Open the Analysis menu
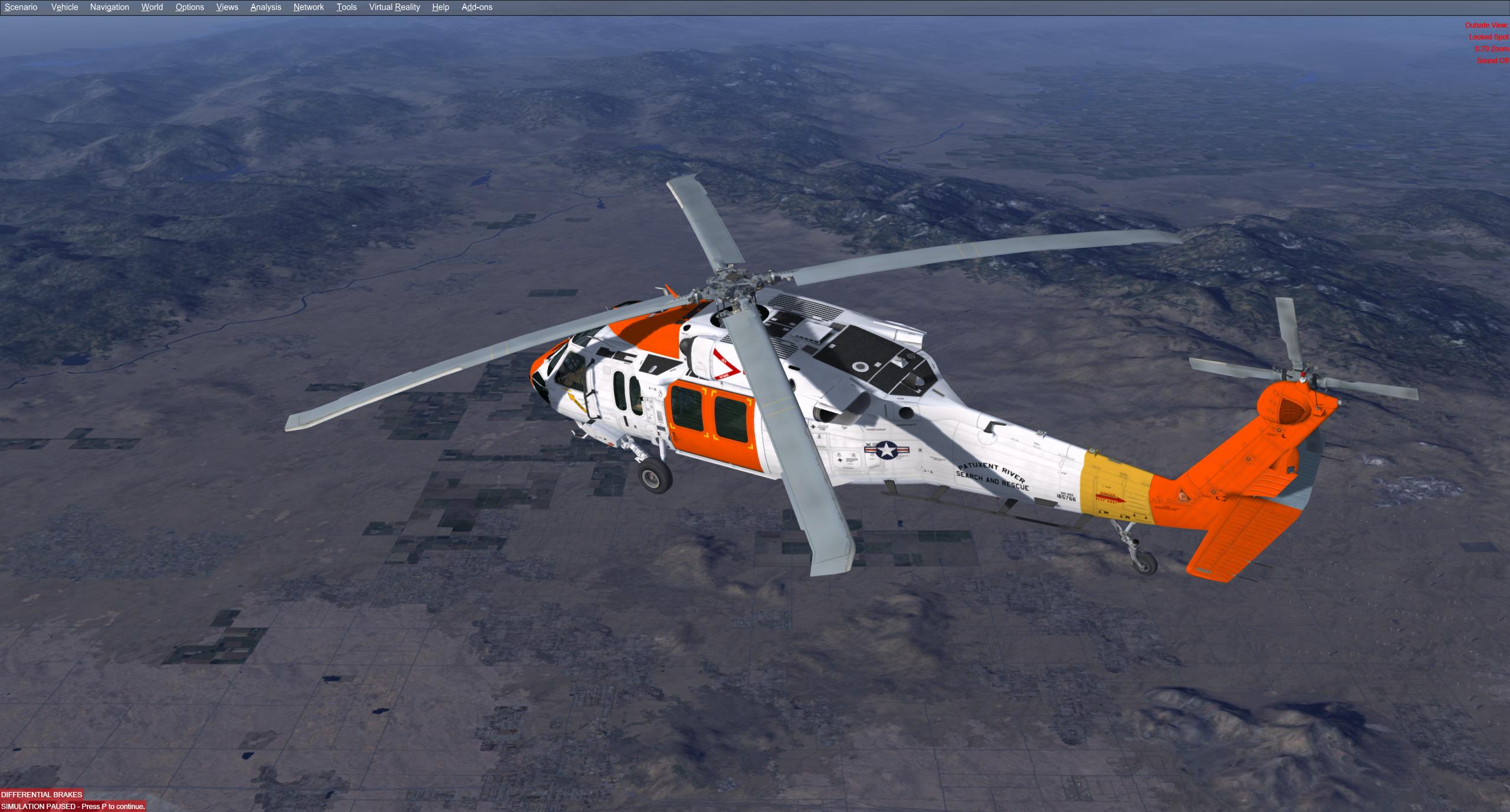The image size is (1510, 812). (265, 7)
